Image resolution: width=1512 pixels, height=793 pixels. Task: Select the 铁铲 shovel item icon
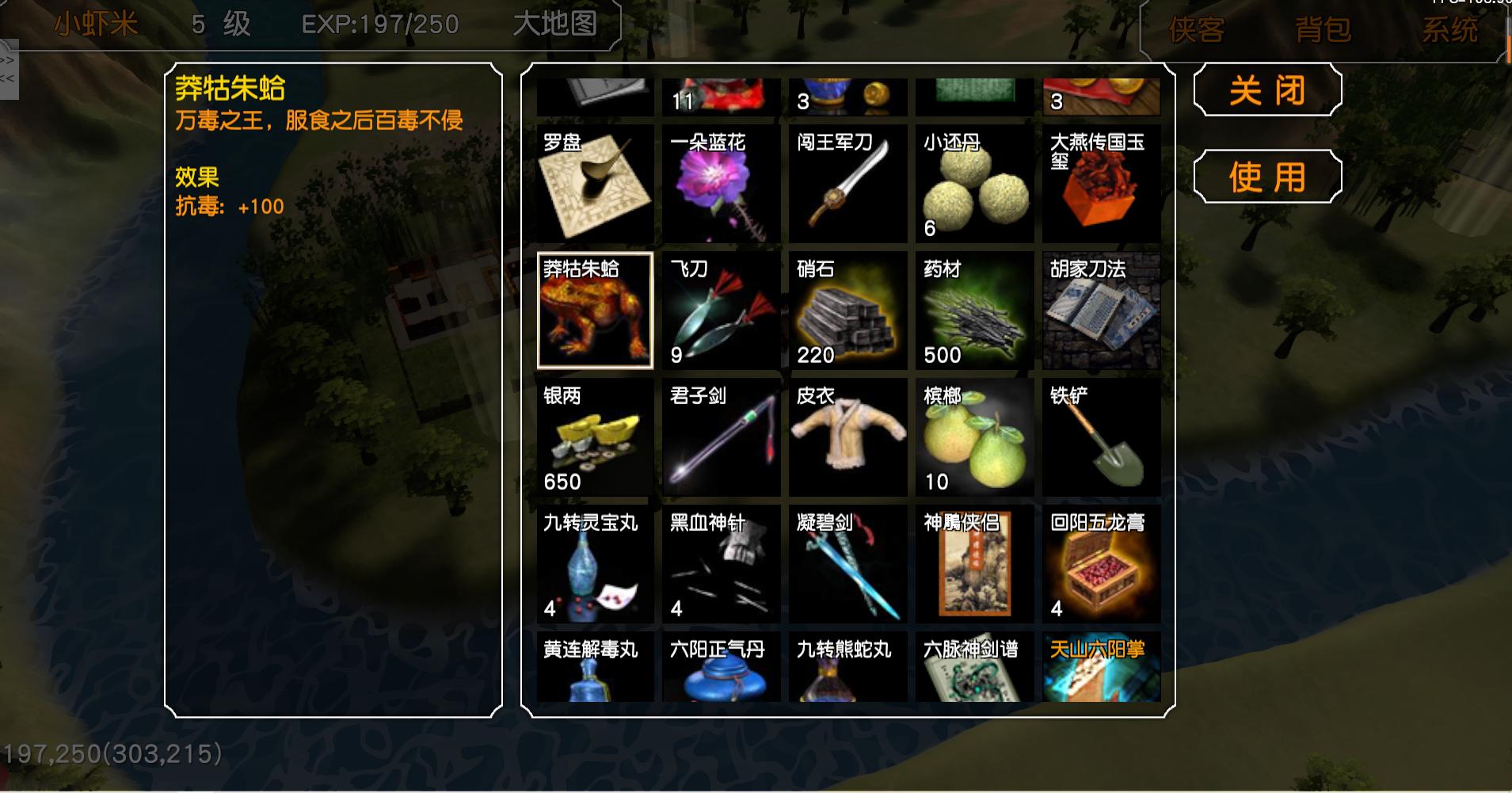click(1102, 437)
